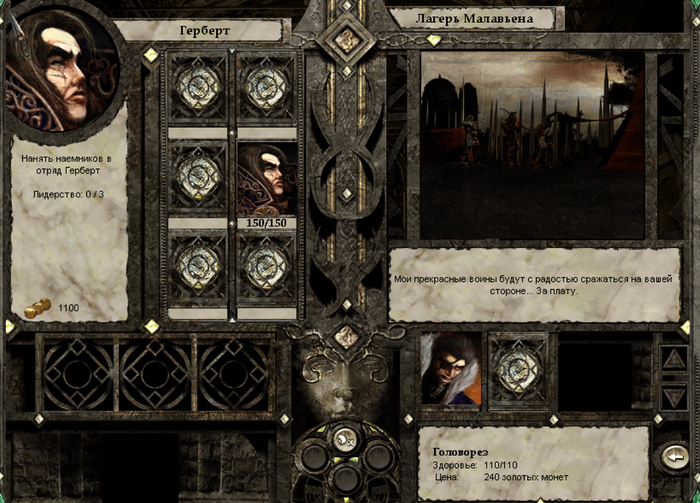The image size is (700, 503).
Task: Click the Лагерь Малавьена camp picture
Action: tap(533, 145)
